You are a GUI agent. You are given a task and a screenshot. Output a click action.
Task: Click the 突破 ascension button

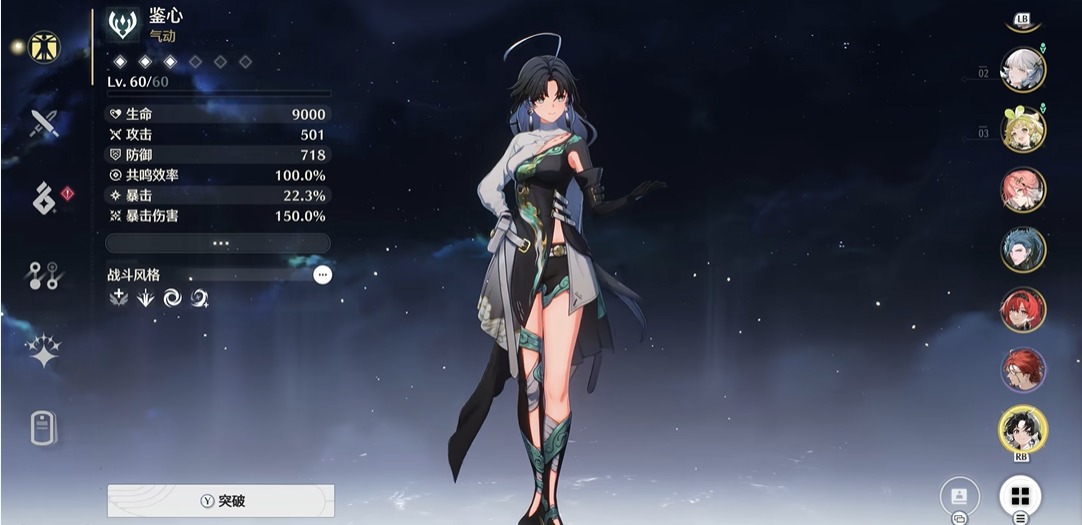tap(221, 501)
